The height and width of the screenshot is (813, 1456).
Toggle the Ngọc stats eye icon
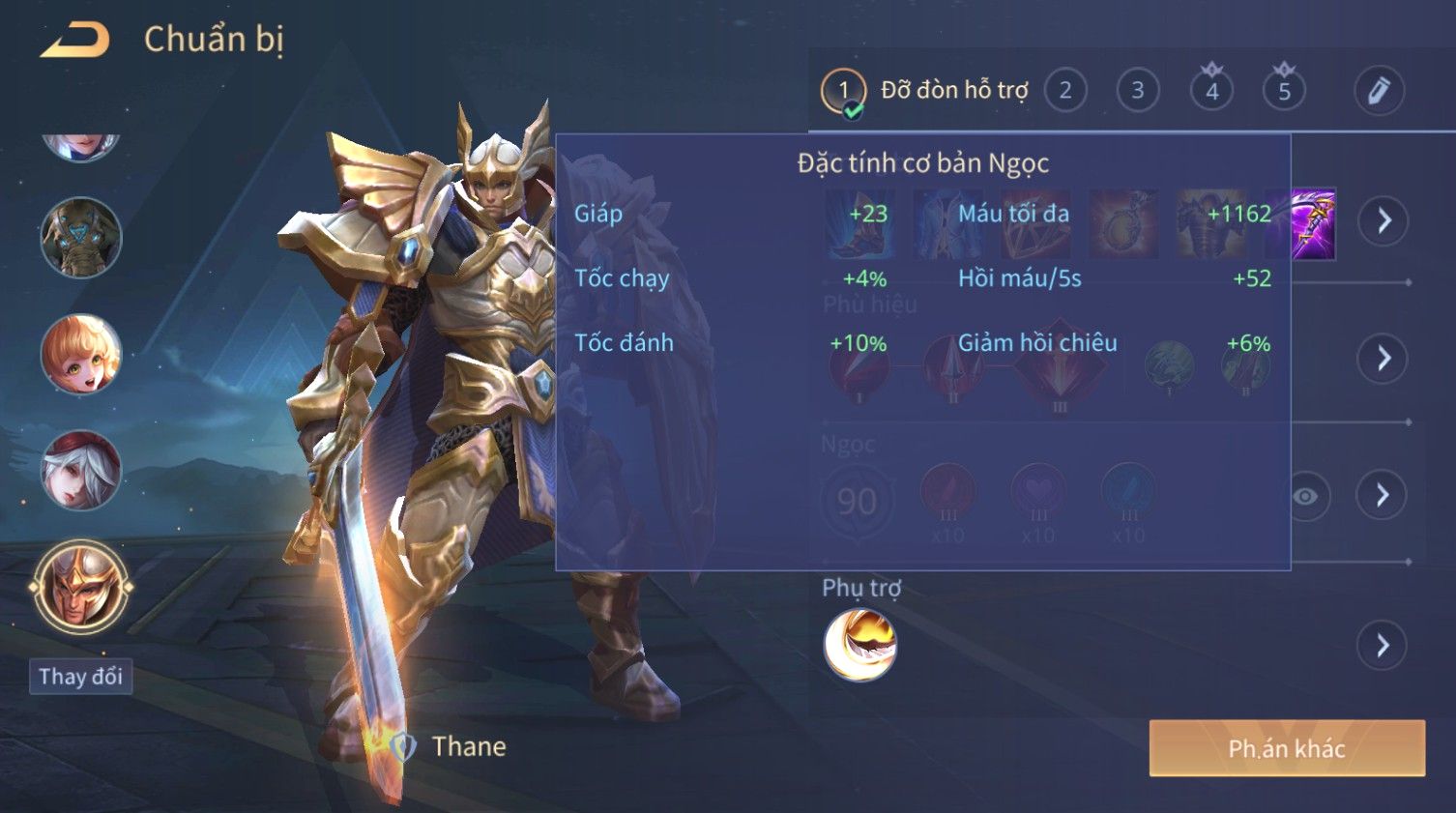click(x=1305, y=496)
